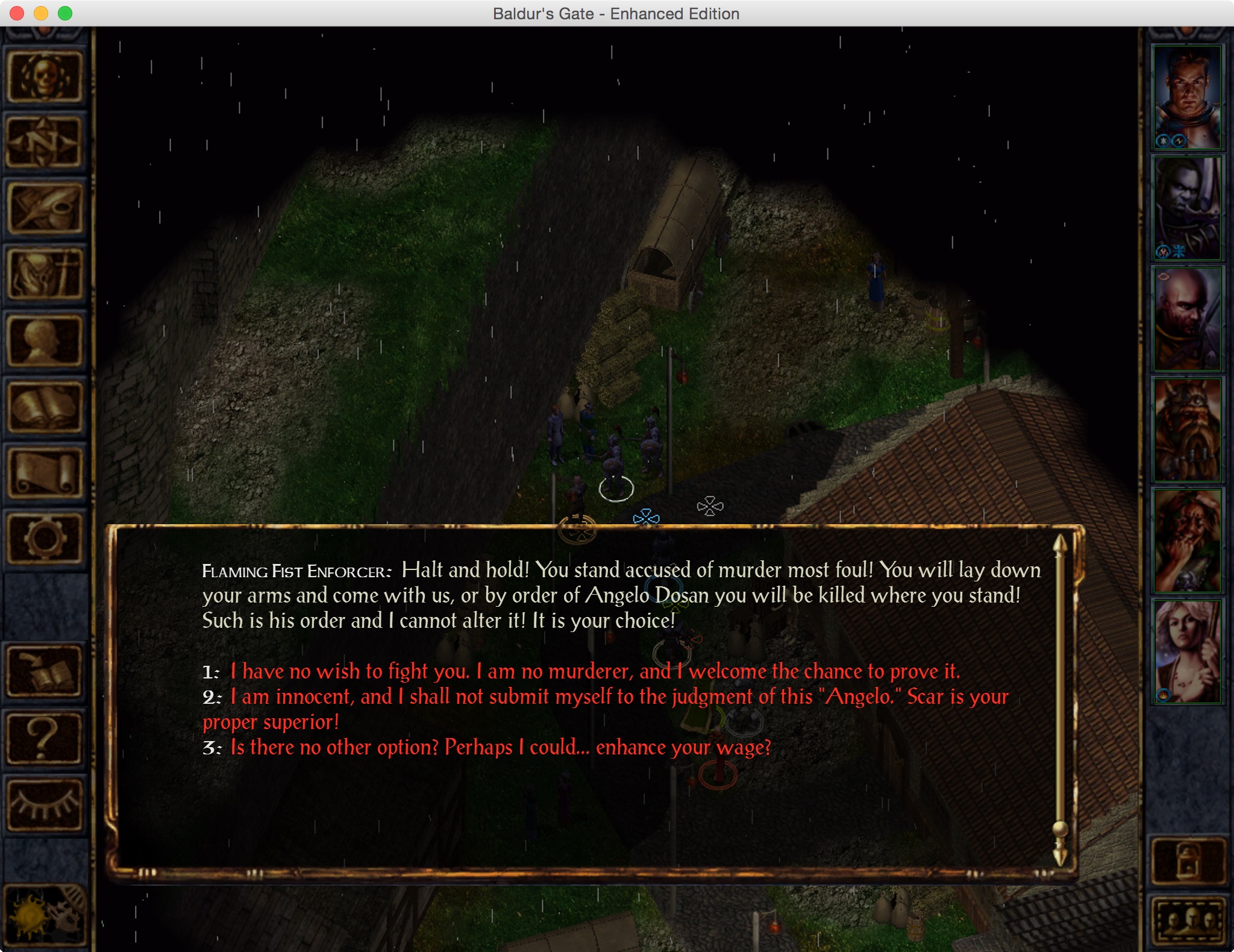The image size is (1234, 952).
Task: Select the bearded dwarf party portrait
Action: pyautogui.click(x=1187, y=430)
